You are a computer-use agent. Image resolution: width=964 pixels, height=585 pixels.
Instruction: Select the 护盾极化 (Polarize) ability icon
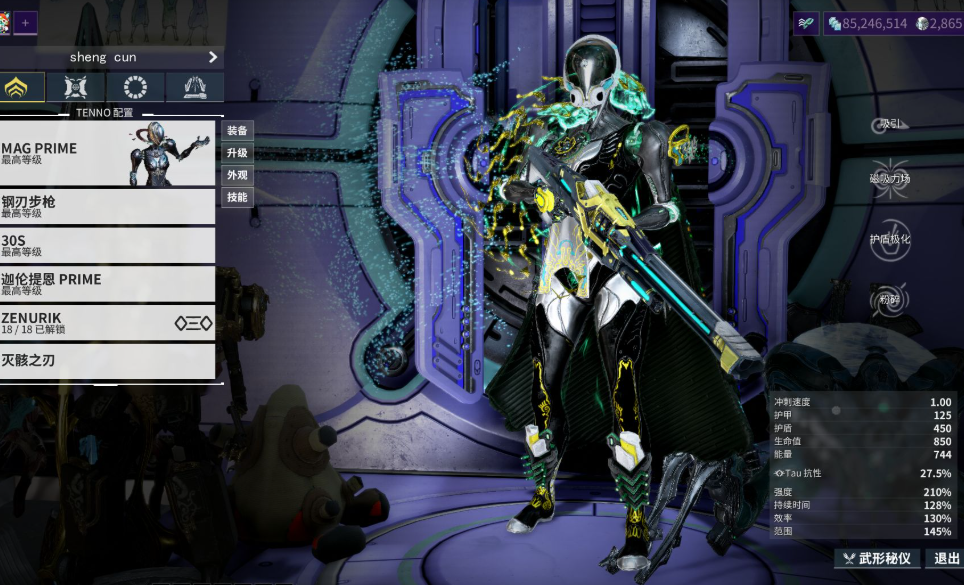point(889,239)
